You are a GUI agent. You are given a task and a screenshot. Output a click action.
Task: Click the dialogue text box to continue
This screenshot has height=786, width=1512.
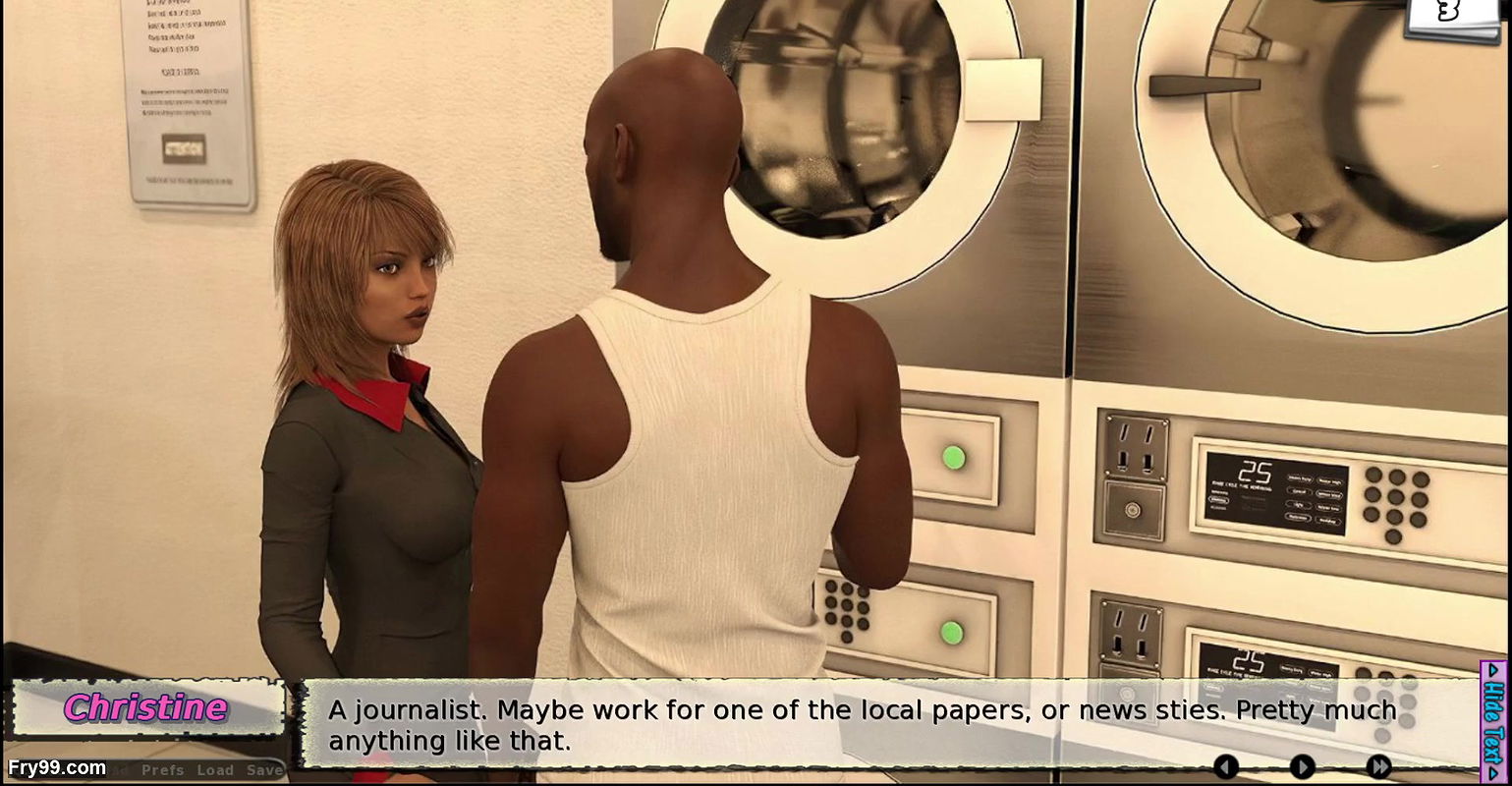(855, 724)
